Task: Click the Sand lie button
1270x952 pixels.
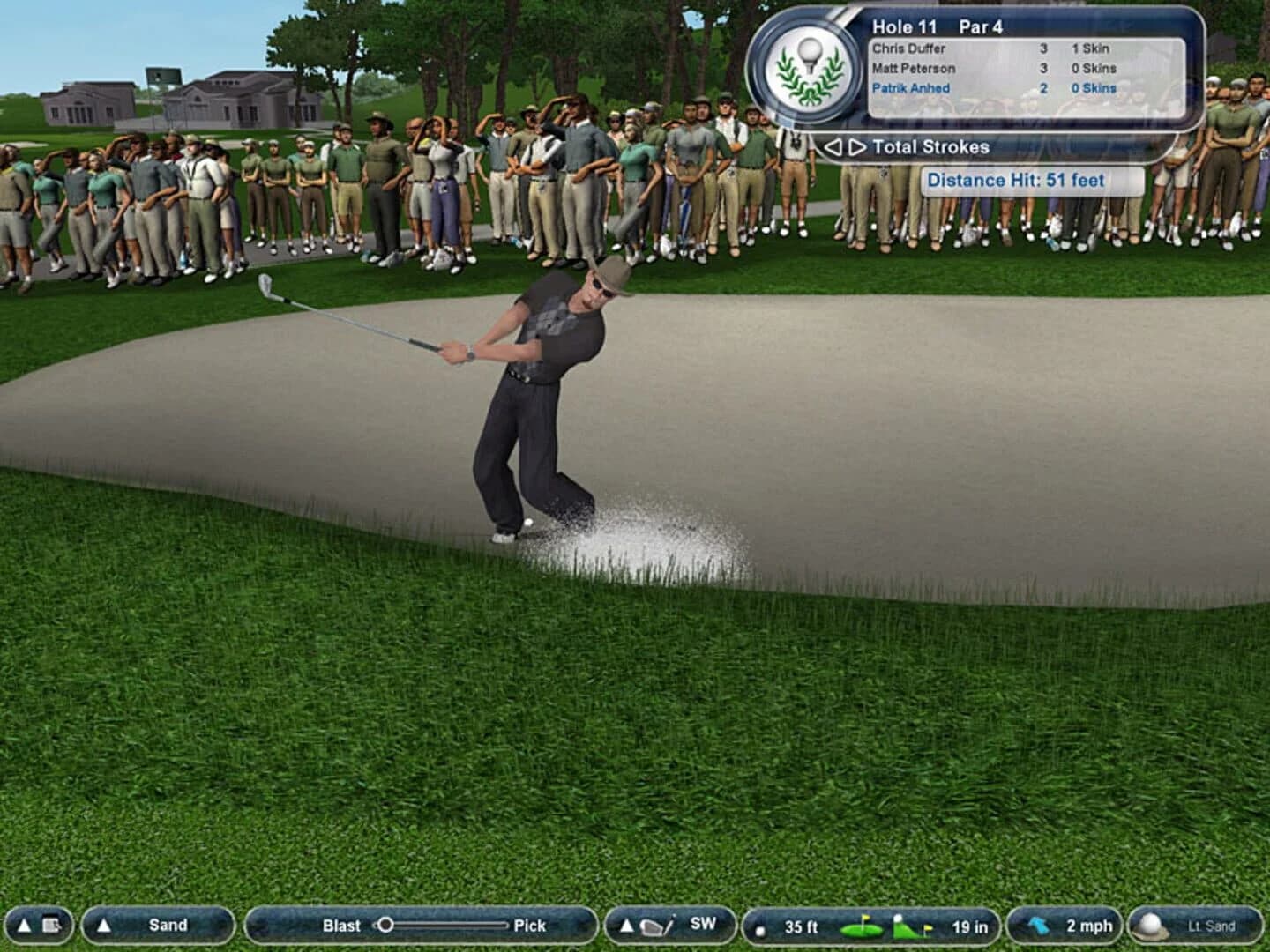Action: pos(168,926)
